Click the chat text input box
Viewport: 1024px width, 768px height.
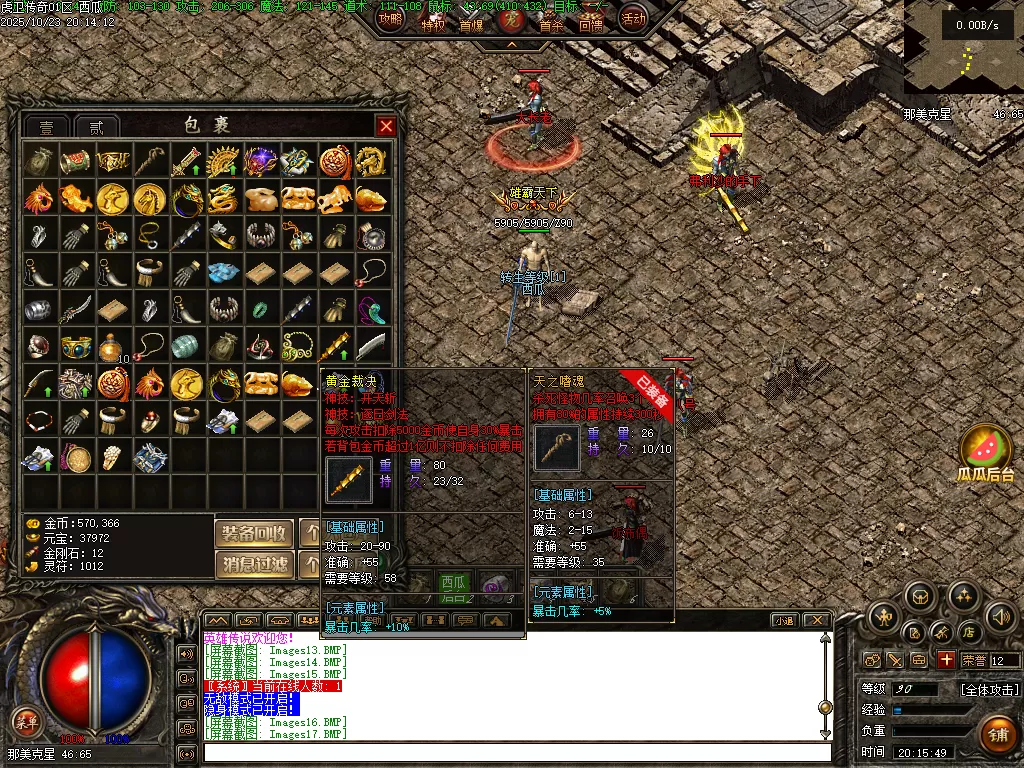click(x=517, y=753)
